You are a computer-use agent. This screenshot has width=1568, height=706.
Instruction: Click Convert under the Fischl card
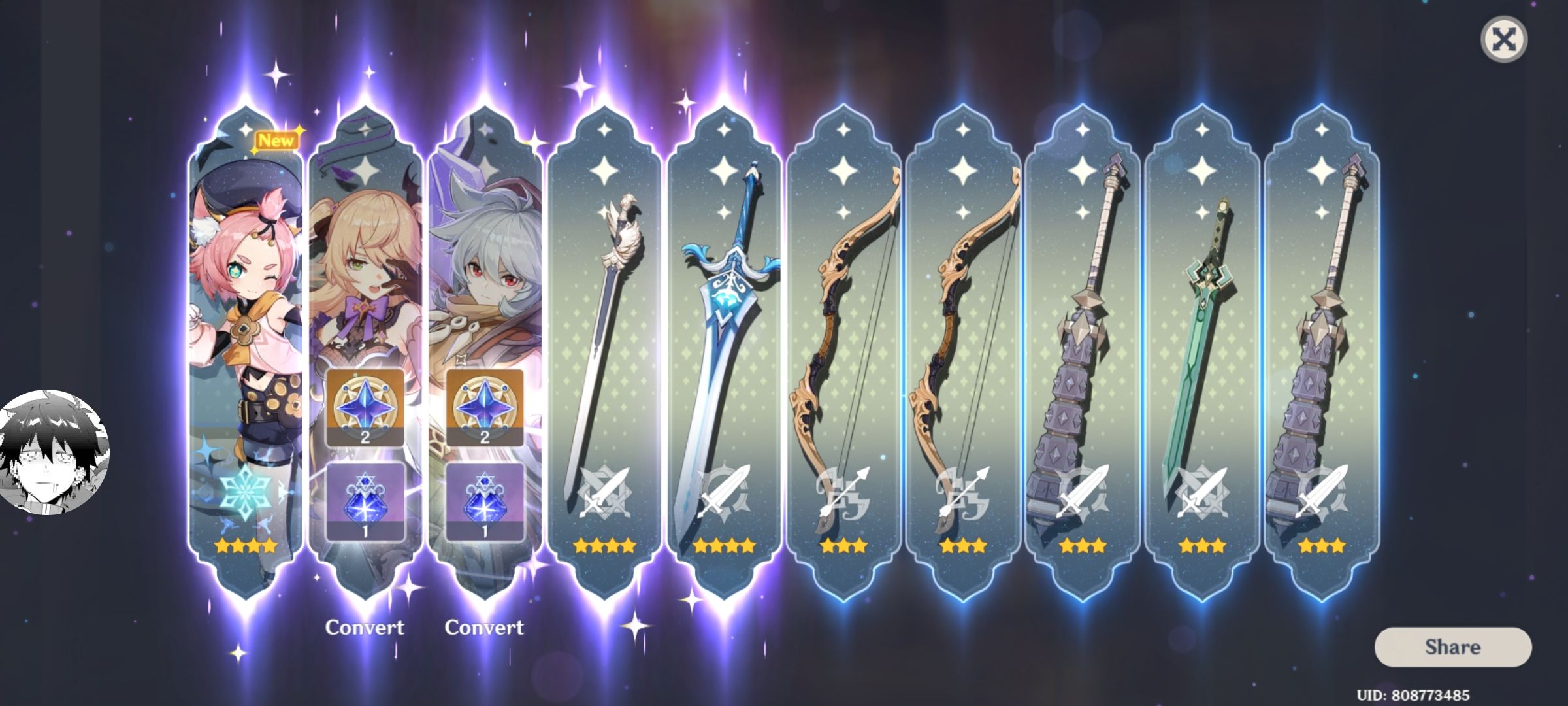click(367, 628)
